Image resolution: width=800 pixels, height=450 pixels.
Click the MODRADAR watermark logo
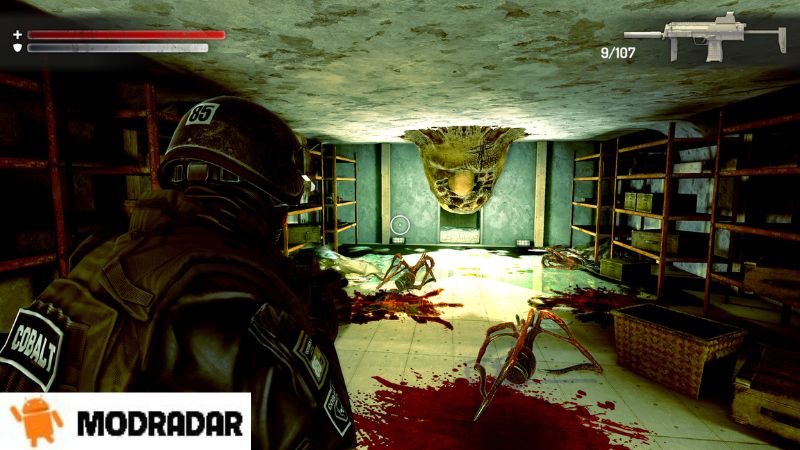(x=126, y=421)
